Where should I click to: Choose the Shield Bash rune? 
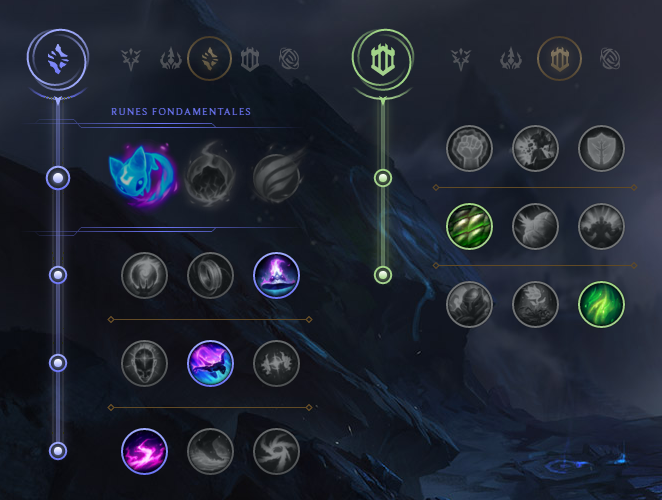(601, 148)
